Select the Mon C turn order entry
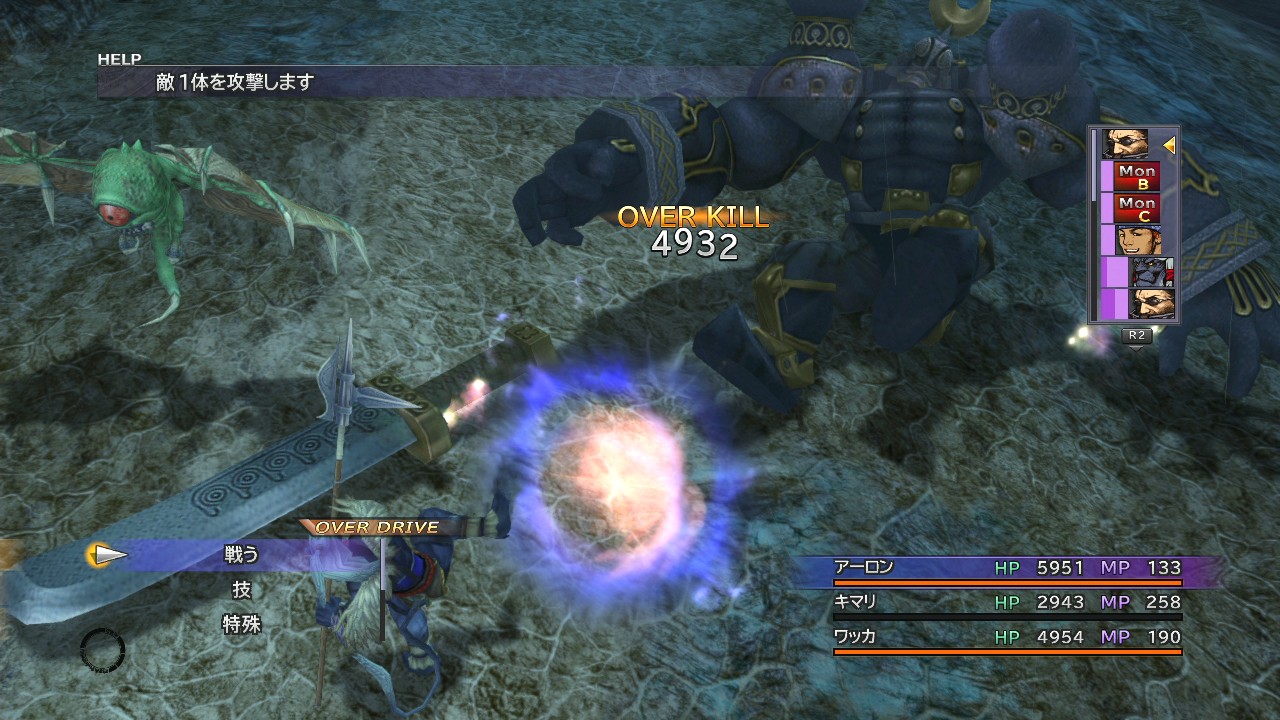This screenshot has width=1280, height=720. pos(1137,209)
